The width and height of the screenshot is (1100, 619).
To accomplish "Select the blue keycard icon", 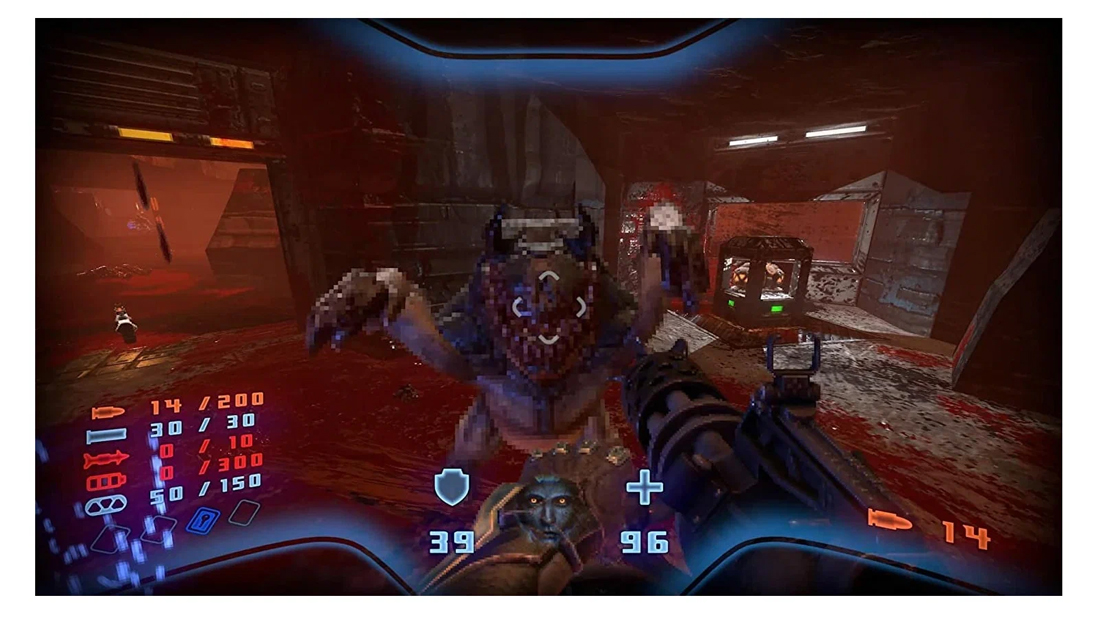I will click(203, 520).
